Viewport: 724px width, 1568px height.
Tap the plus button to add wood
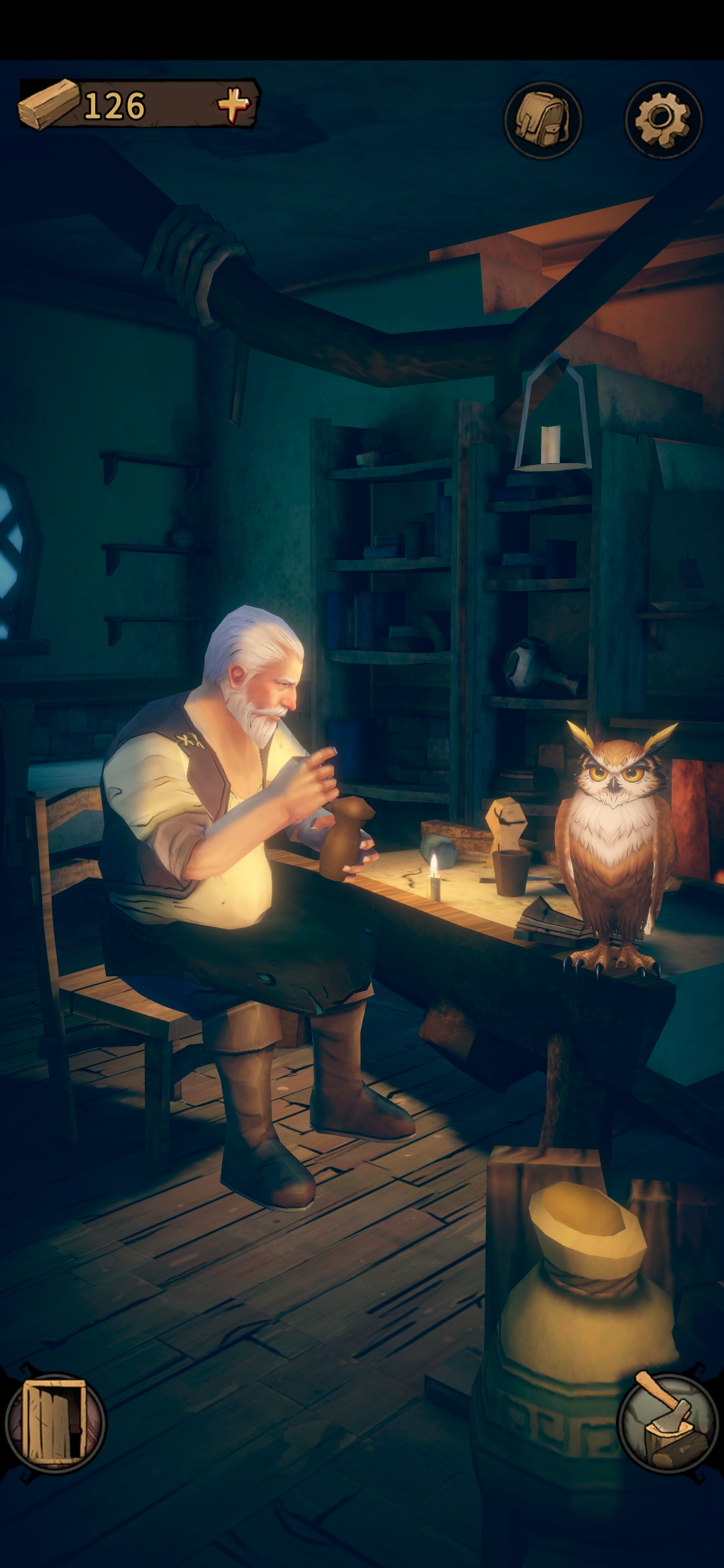click(x=233, y=105)
